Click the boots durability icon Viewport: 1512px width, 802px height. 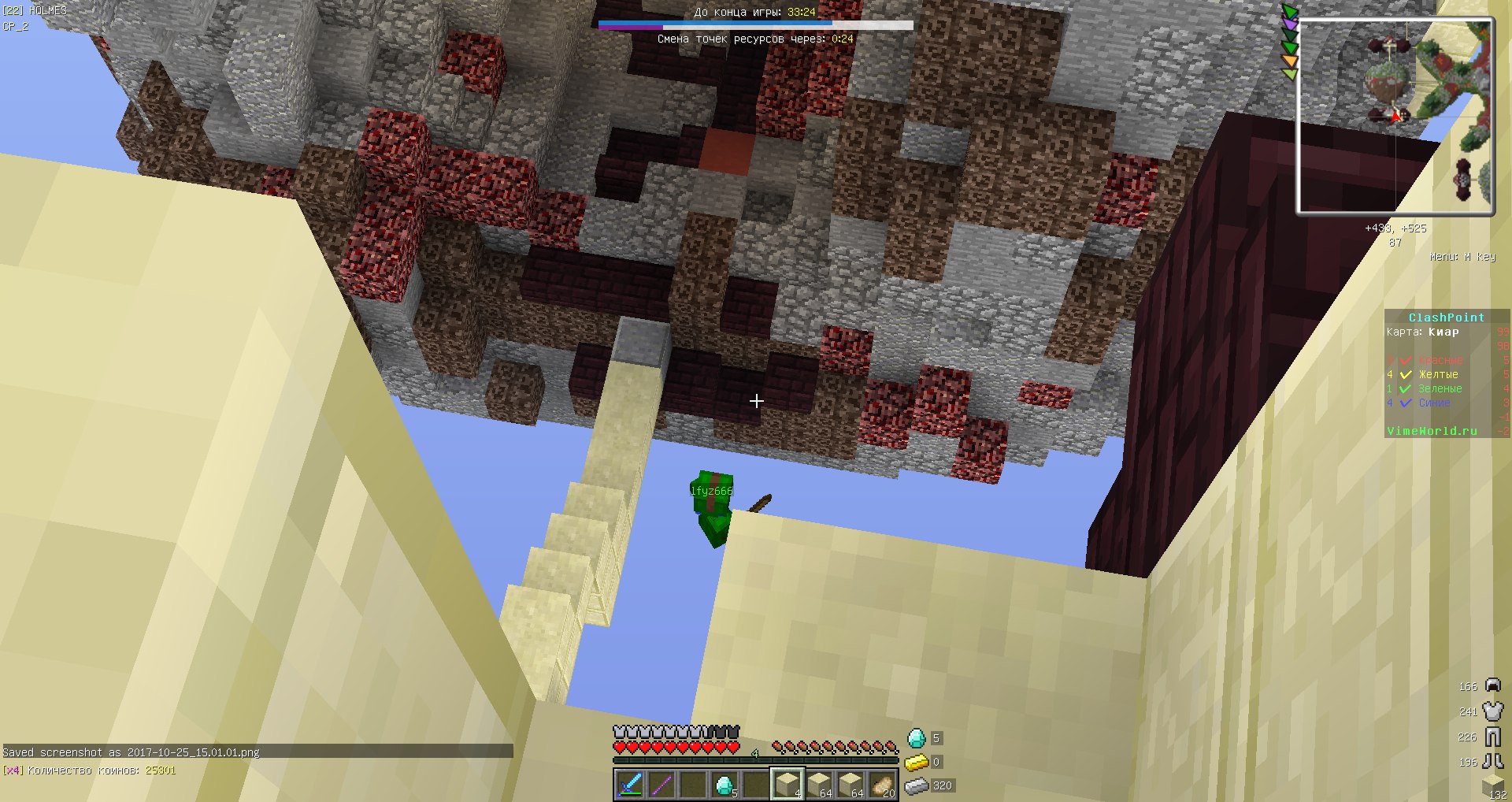[x=1492, y=761]
